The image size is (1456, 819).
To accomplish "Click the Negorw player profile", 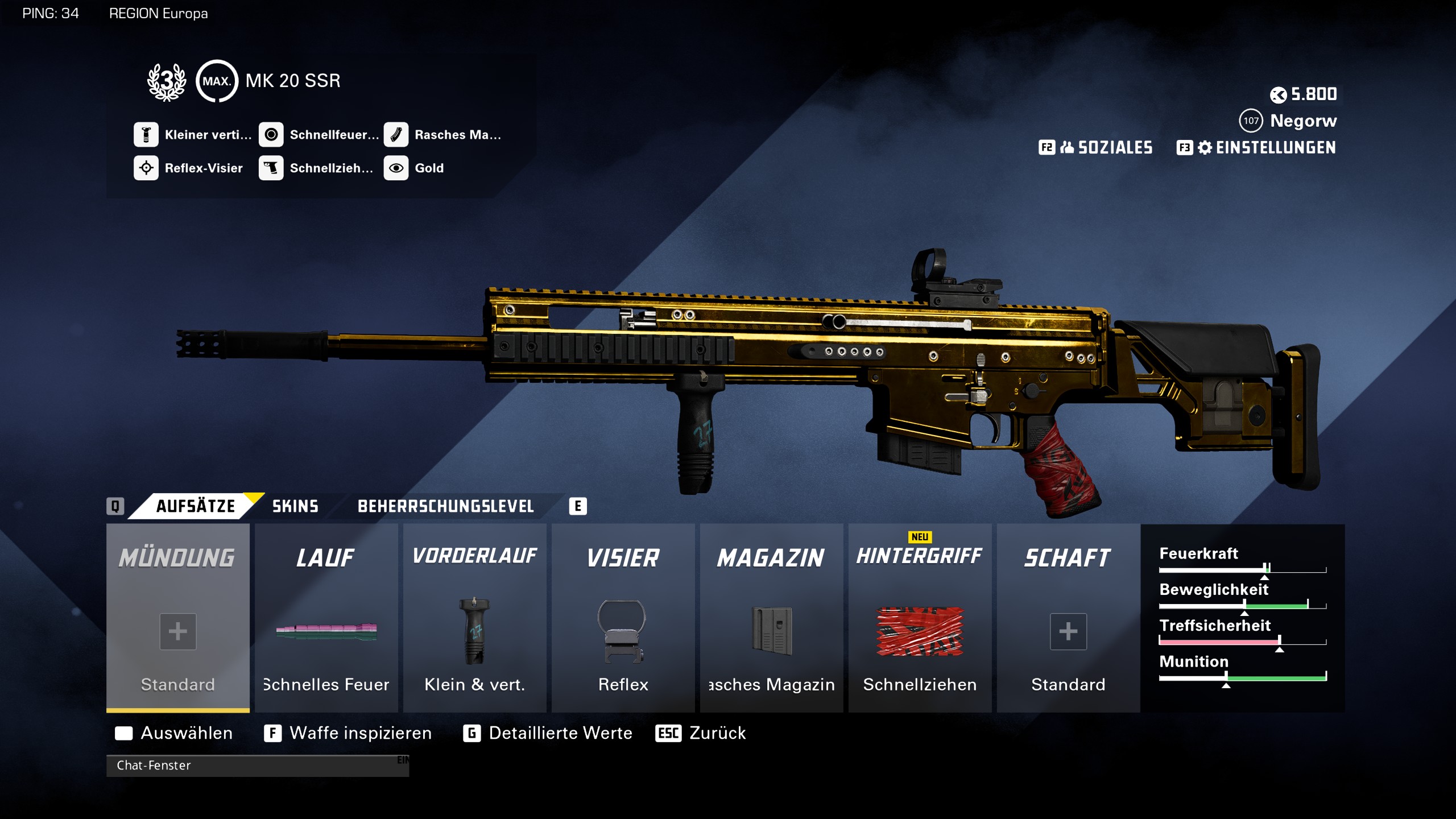I will pyautogui.click(x=1289, y=121).
